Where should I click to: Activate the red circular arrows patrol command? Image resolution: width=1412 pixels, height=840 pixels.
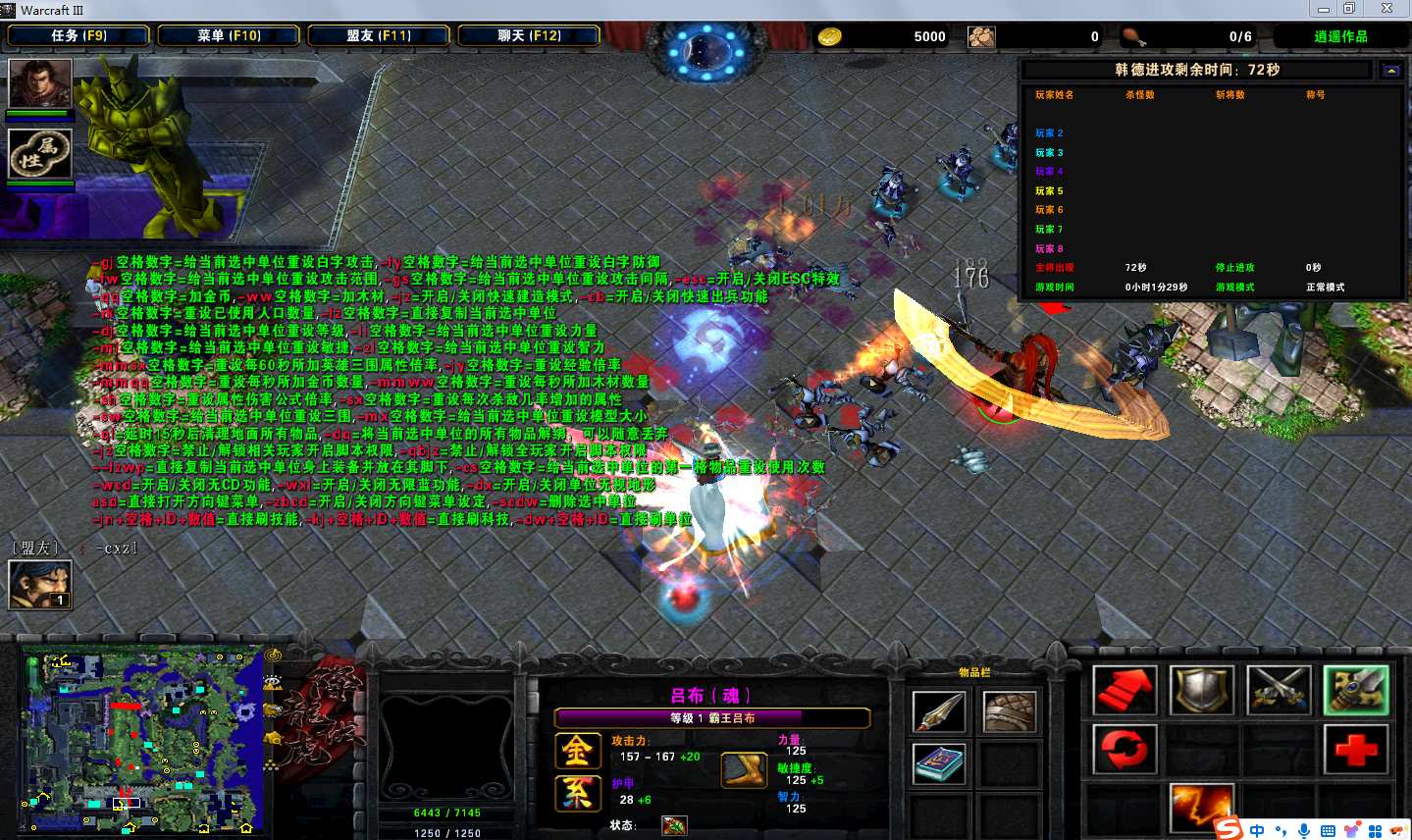tap(1124, 750)
